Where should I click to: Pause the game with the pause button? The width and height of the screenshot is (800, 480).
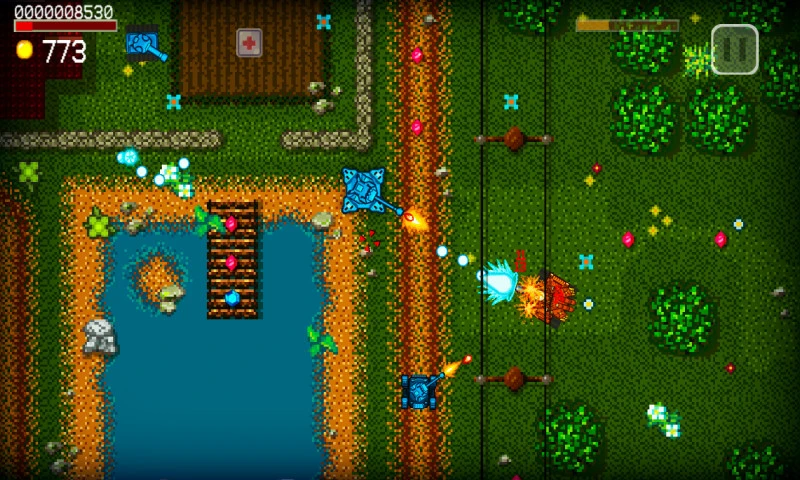tap(734, 49)
